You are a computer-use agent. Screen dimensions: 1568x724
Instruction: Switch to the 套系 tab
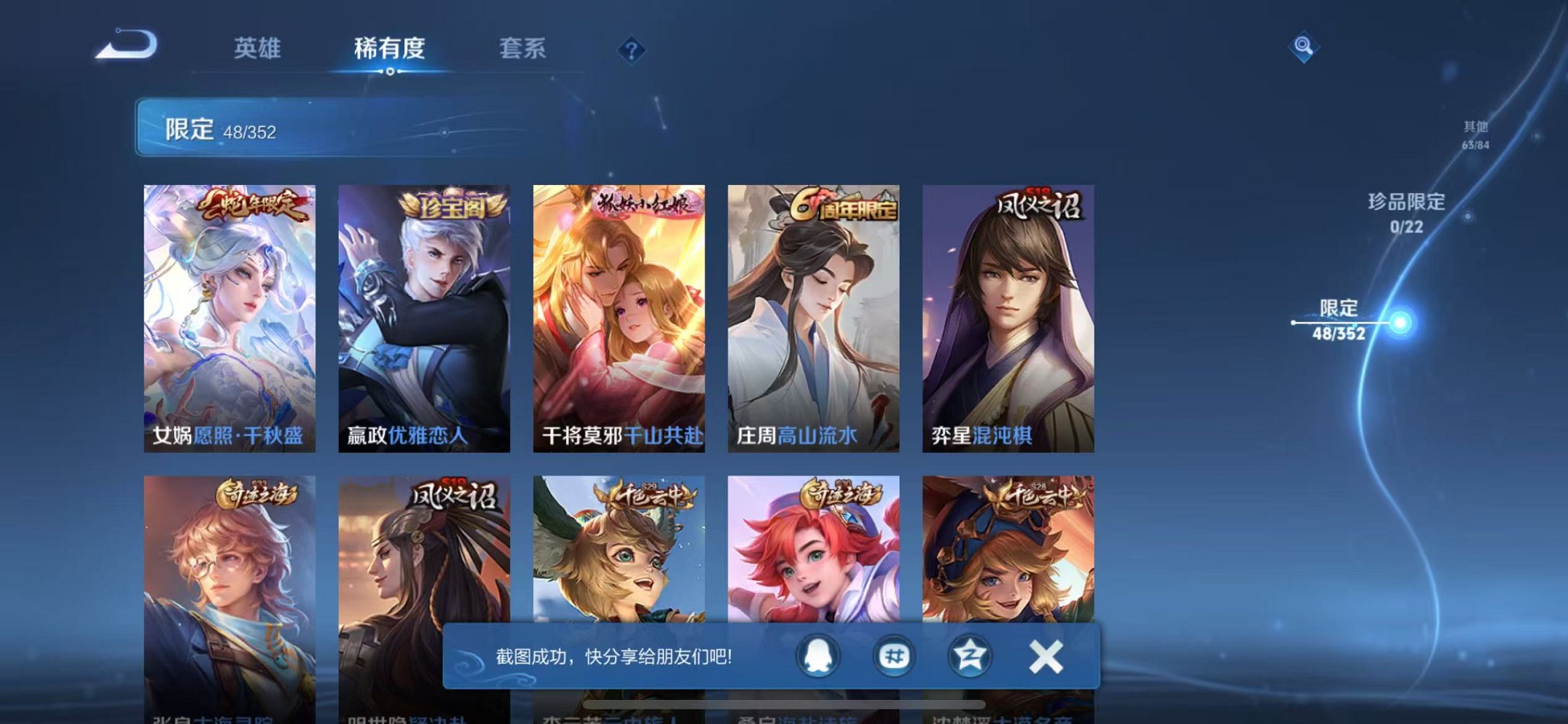(x=525, y=50)
